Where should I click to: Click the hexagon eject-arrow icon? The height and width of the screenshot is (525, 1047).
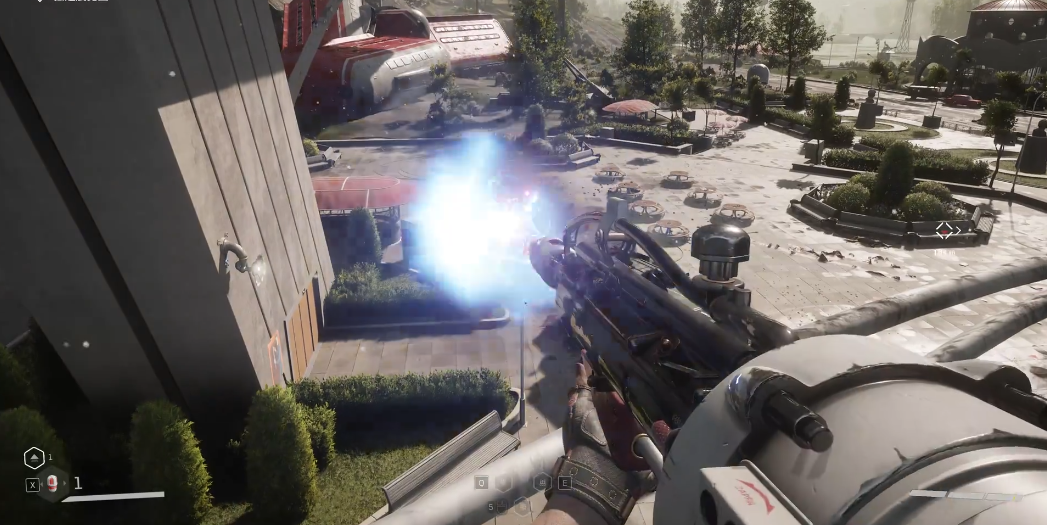(34, 458)
